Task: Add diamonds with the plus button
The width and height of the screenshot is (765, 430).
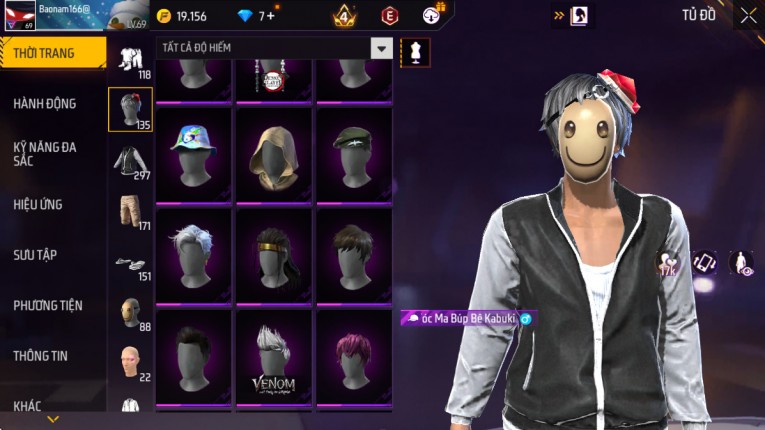Action: coord(270,16)
